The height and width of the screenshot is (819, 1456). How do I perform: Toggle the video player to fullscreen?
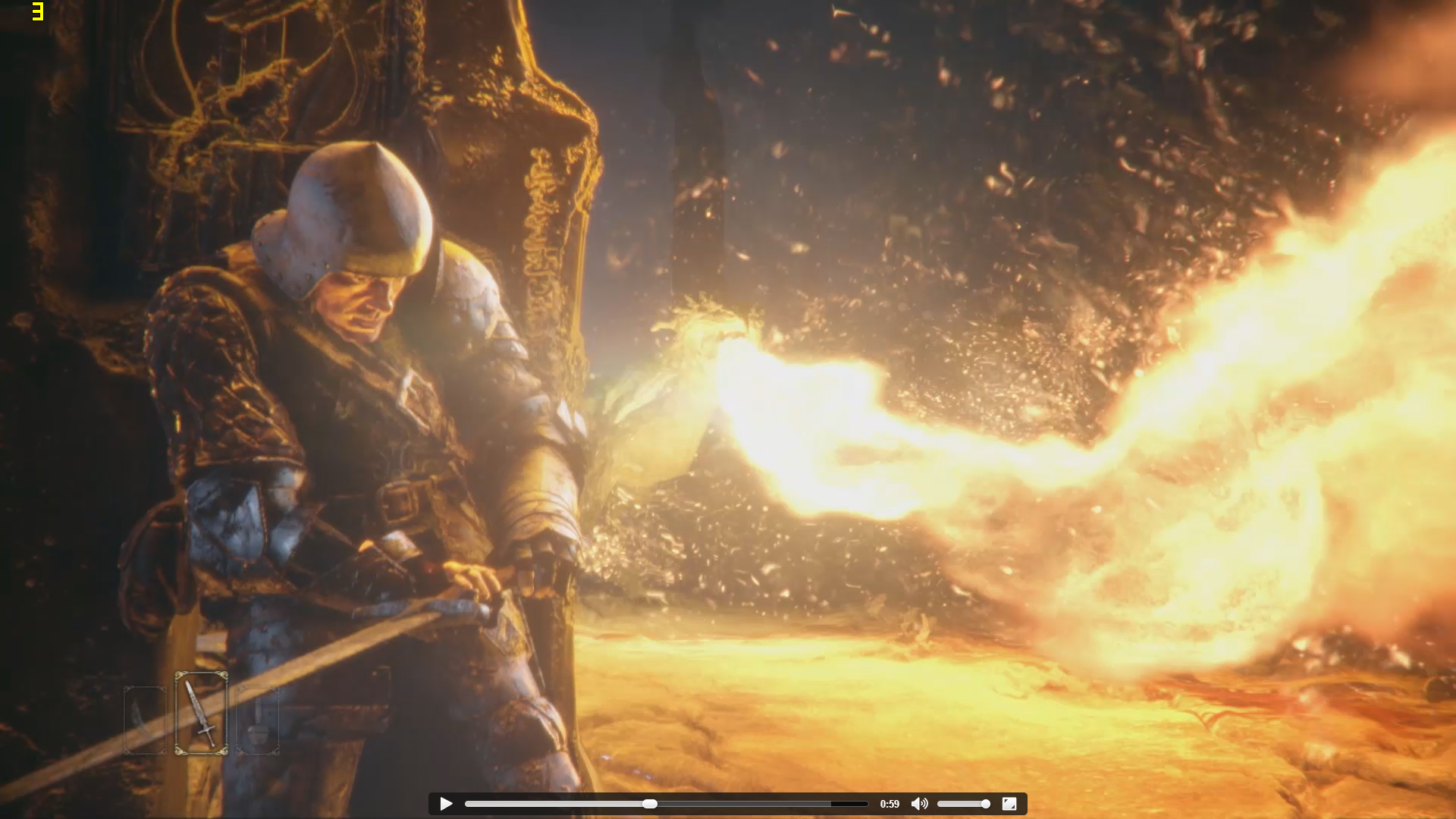tap(1009, 804)
